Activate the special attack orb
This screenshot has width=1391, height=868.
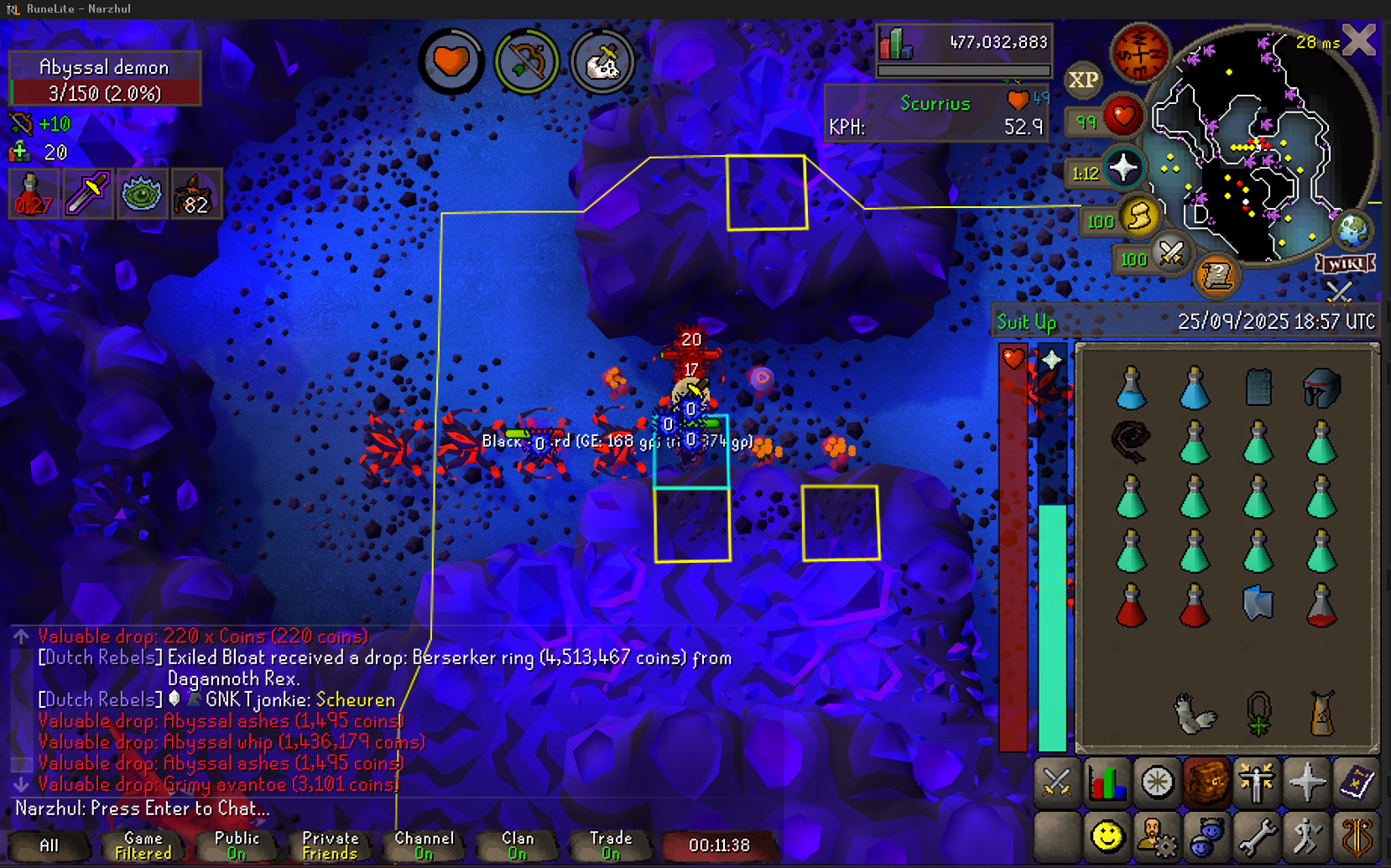point(1171,253)
